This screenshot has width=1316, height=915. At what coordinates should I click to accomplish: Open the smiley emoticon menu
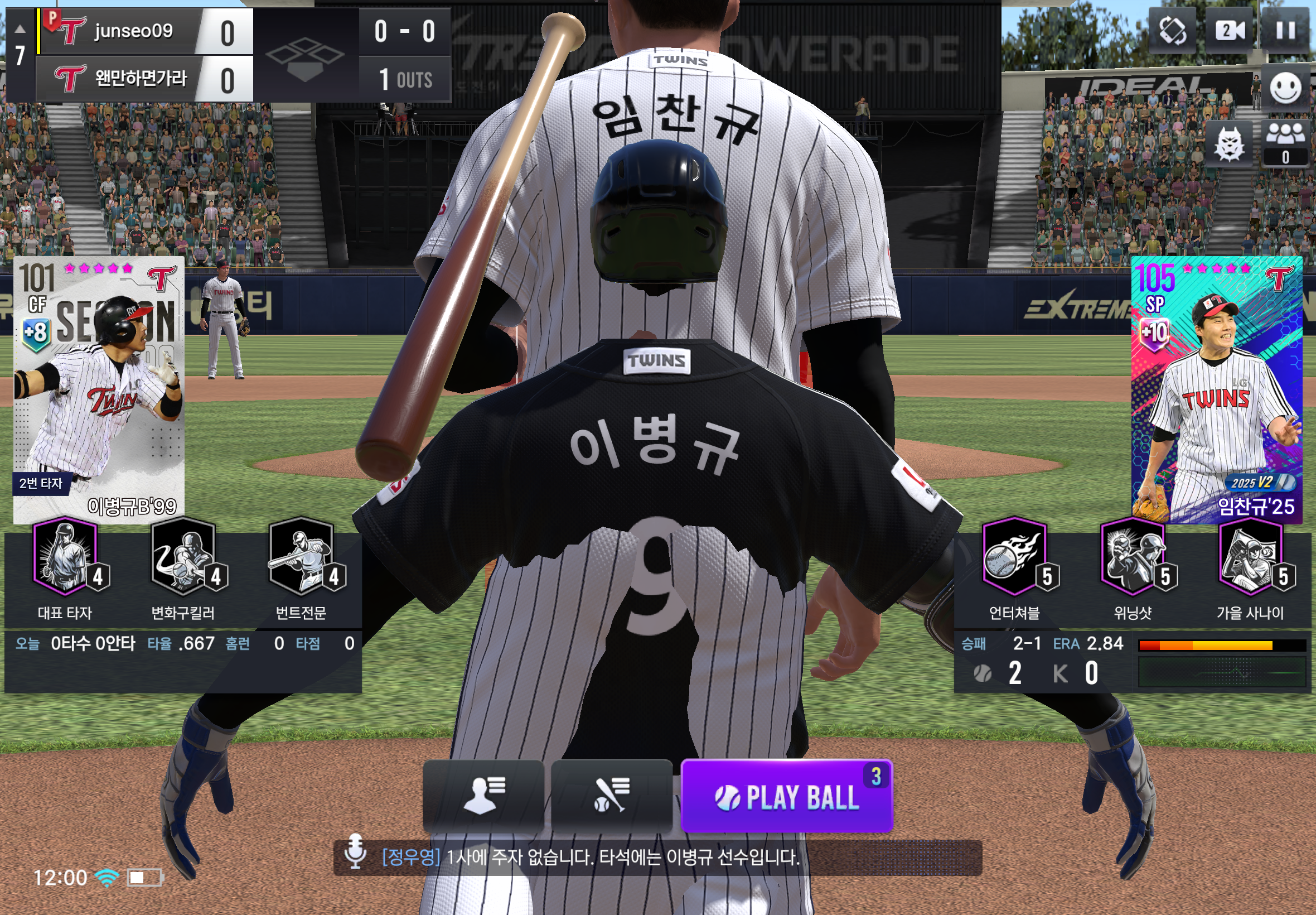point(1285,88)
